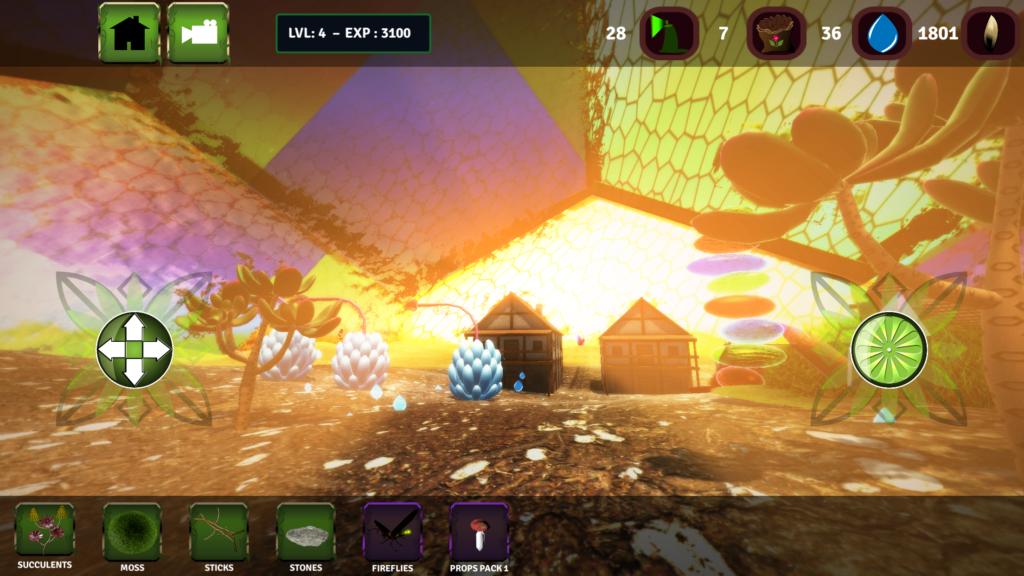Choose the Moss item slot
Viewport: 1024px width, 576px height.
pyautogui.click(x=132, y=530)
